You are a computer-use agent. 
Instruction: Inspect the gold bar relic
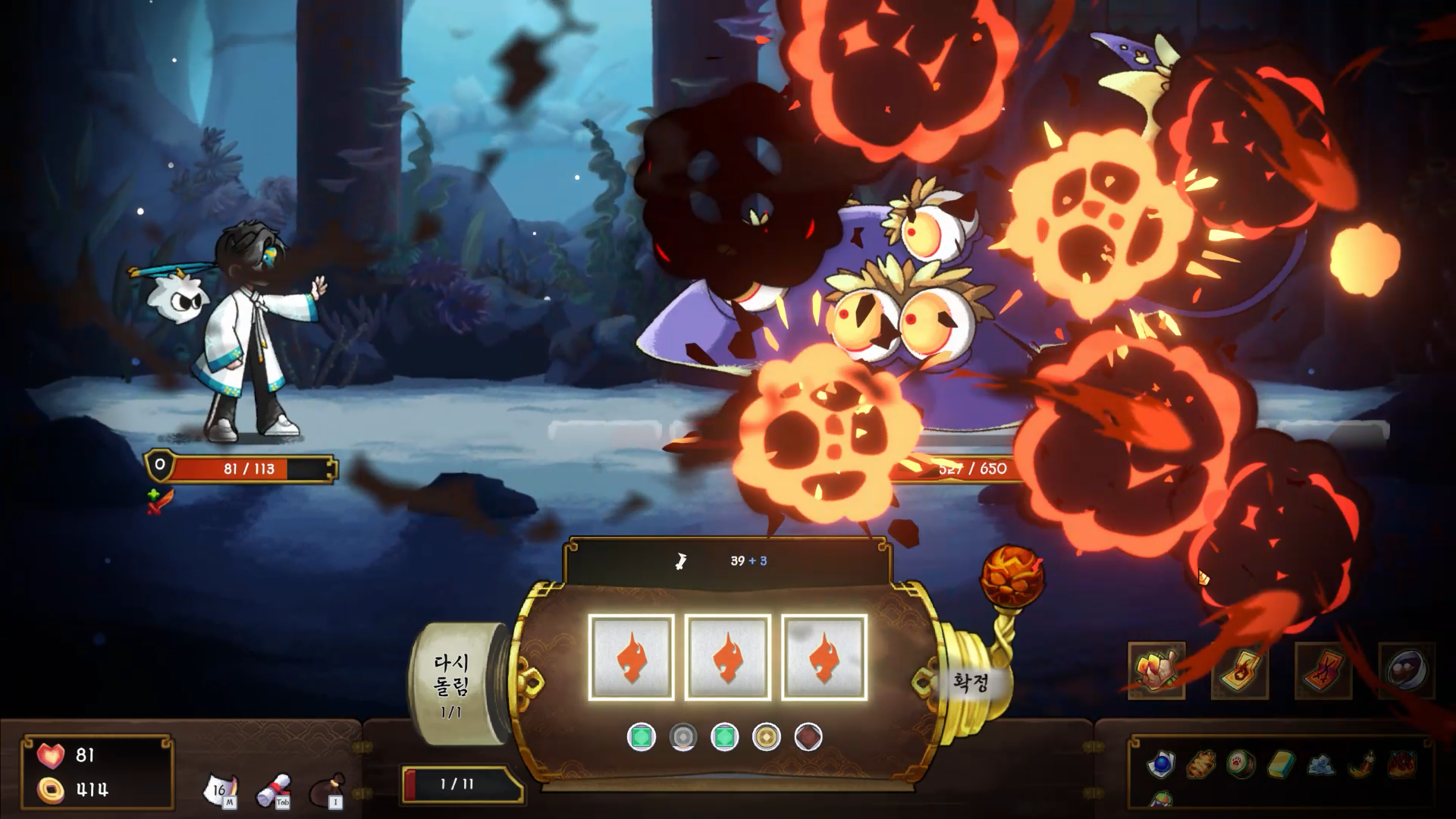[1280, 764]
